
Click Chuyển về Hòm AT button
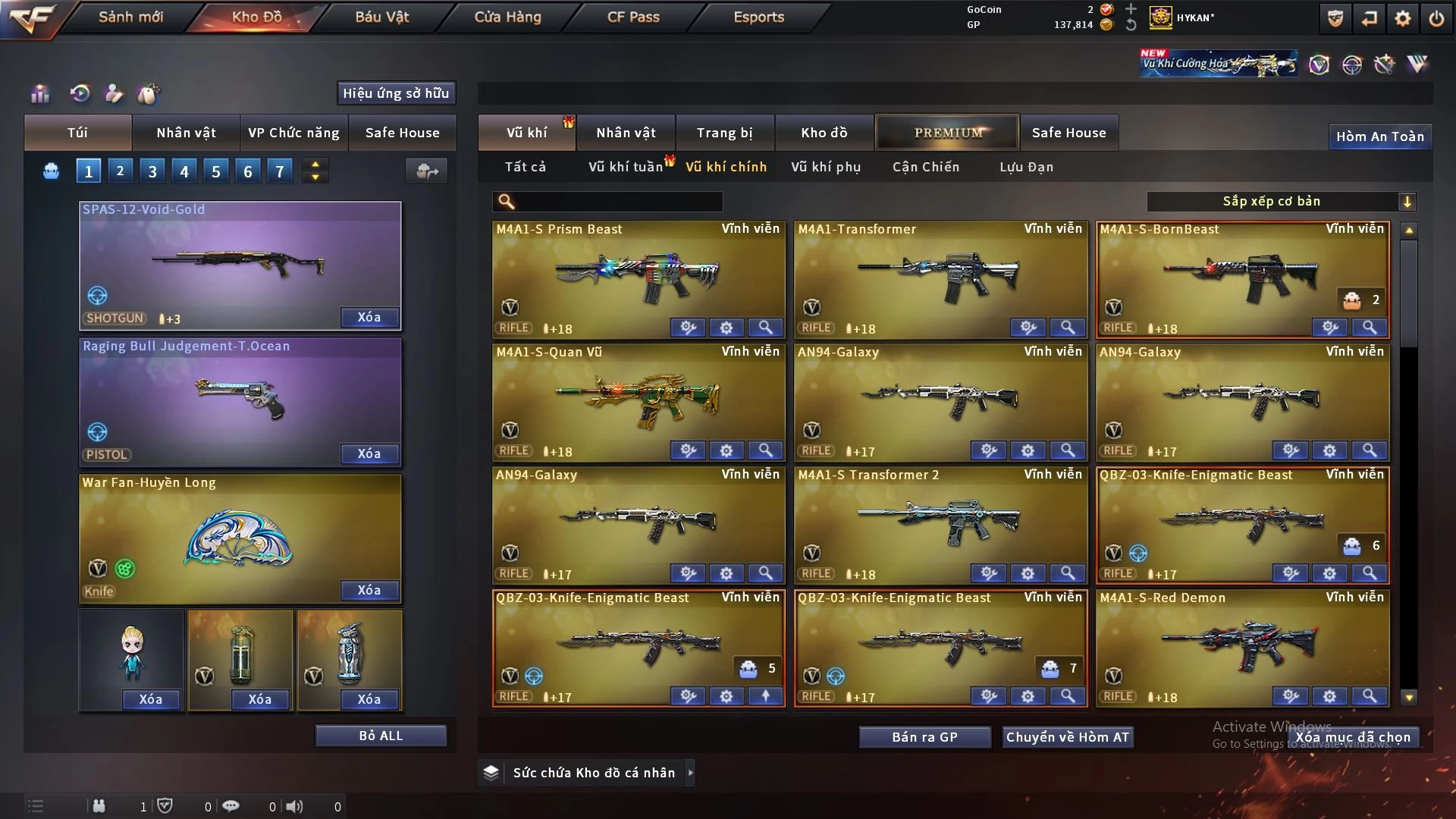[1068, 737]
